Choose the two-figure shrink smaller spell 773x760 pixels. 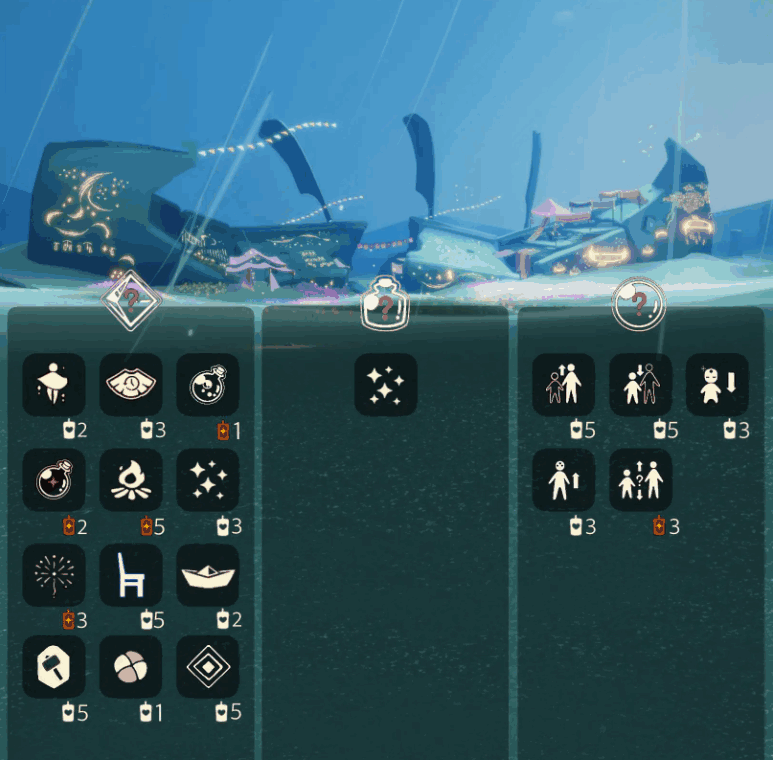point(641,384)
